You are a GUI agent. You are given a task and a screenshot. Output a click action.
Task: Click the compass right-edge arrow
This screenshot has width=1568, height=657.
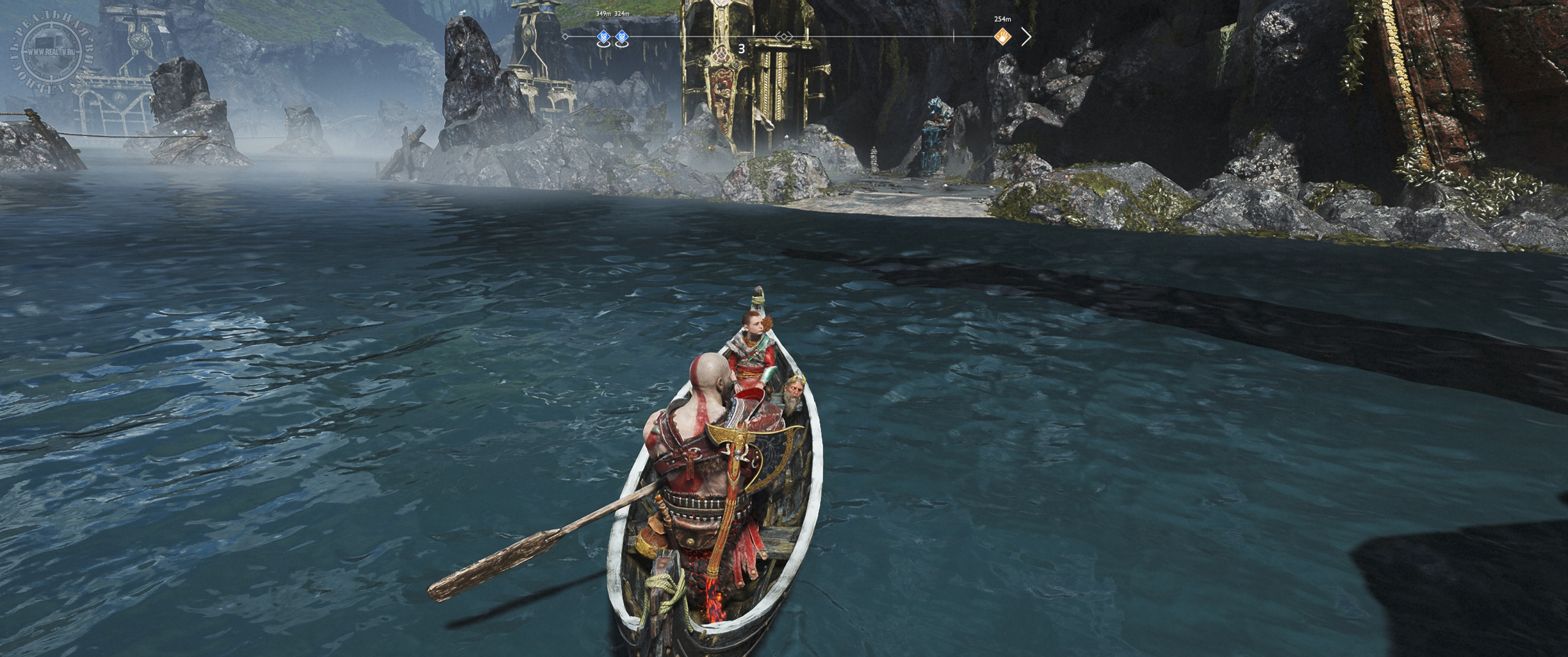click(1026, 37)
